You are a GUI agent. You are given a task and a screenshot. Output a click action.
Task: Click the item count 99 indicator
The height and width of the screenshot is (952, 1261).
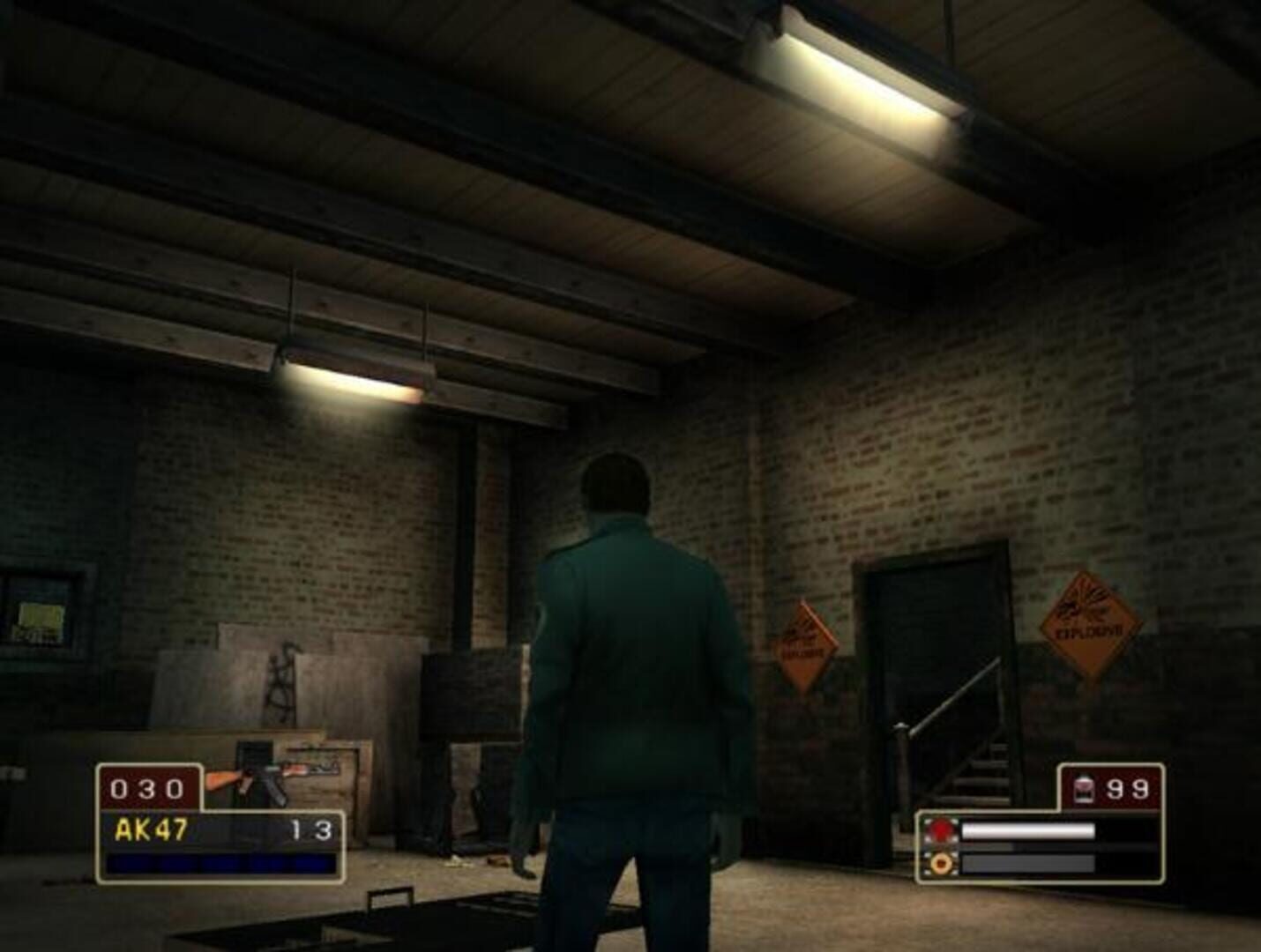coord(1129,787)
